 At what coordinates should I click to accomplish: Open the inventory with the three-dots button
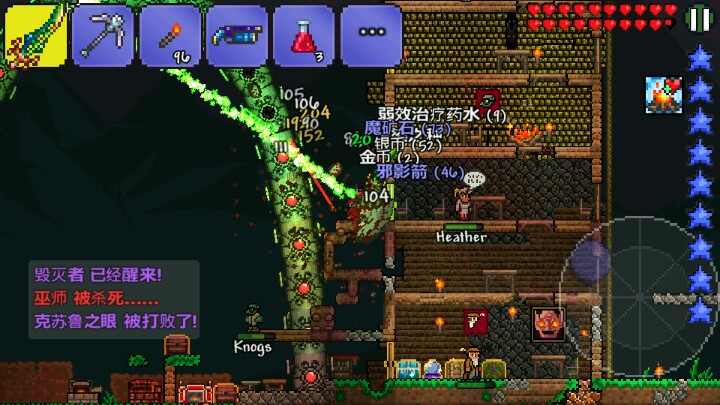point(370,34)
